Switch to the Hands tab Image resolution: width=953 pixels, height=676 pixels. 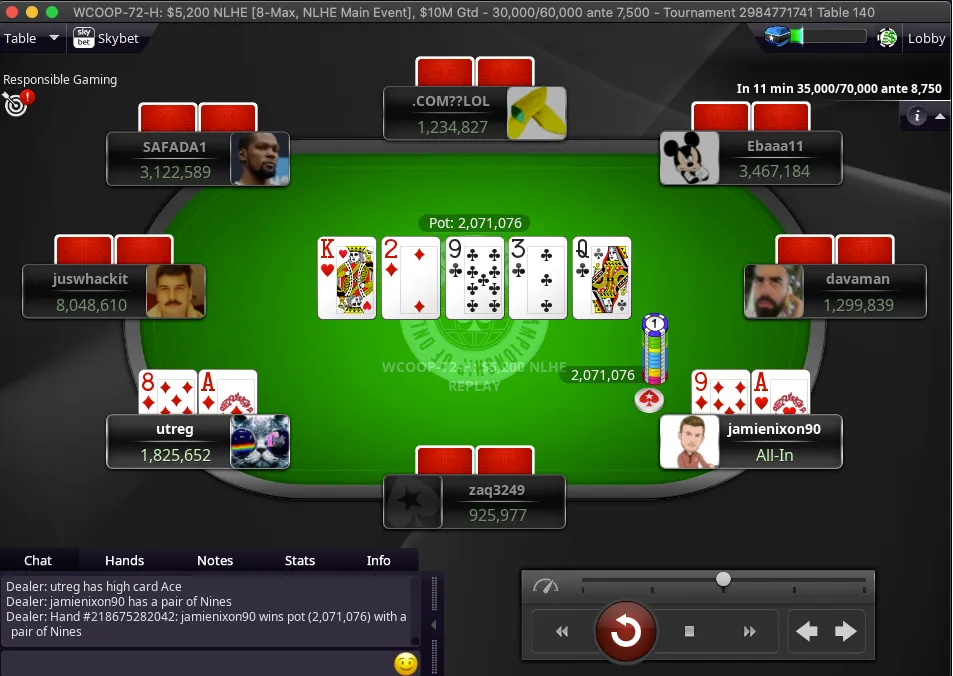(124, 561)
